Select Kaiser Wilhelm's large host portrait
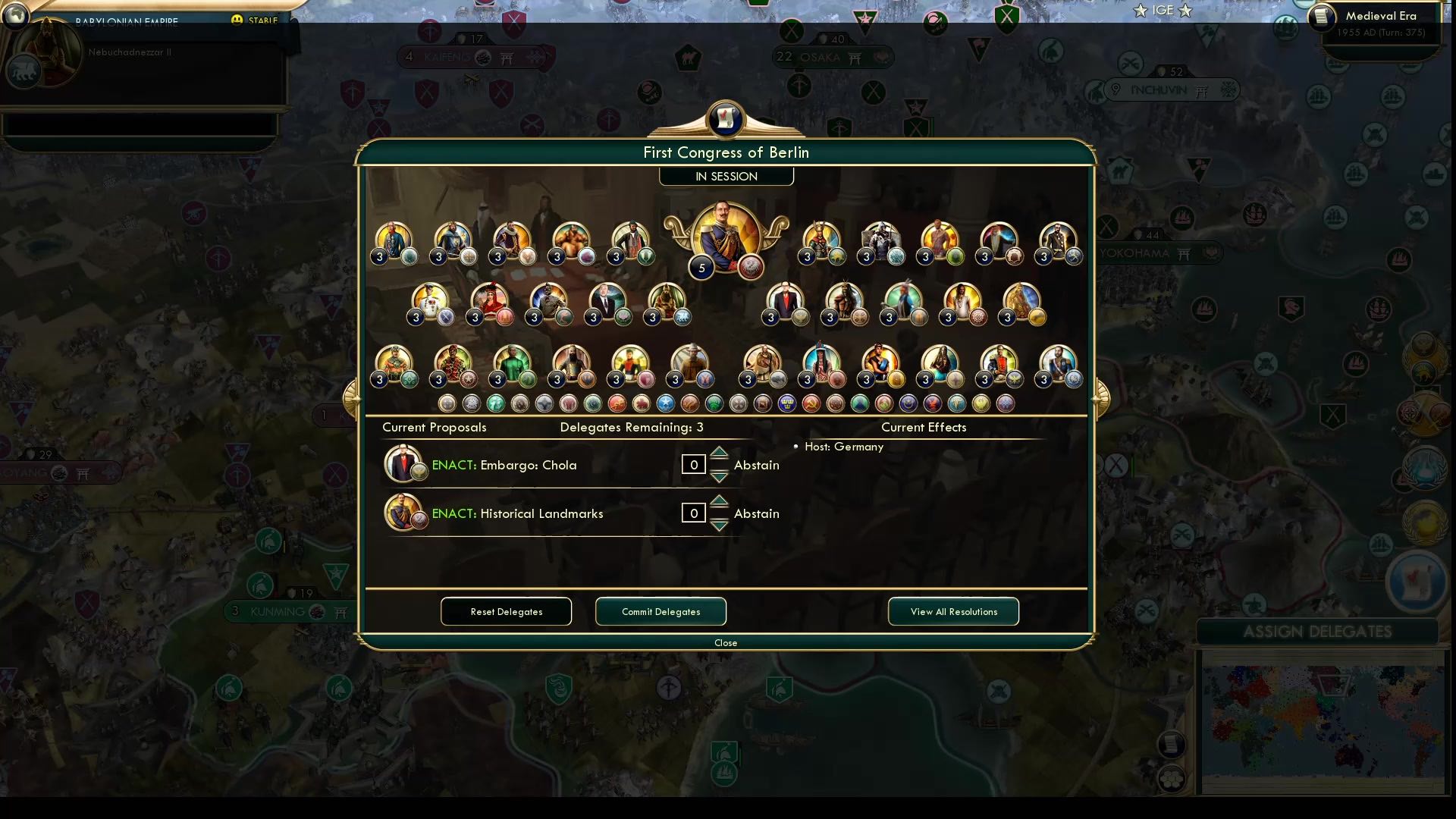This screenshot has width=1456, height=819. (726, 235)
